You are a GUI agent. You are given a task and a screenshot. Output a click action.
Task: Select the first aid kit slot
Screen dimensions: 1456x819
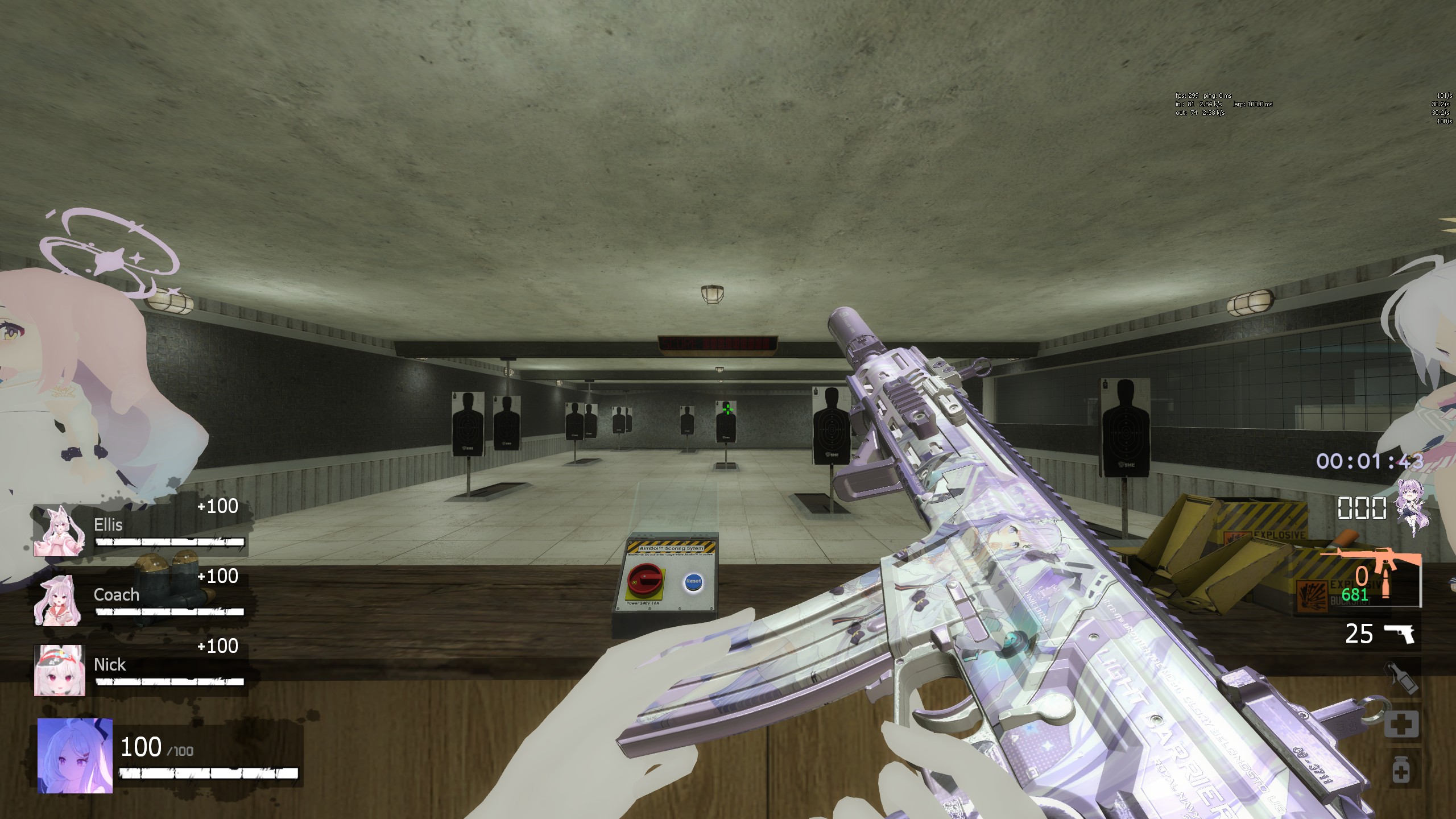click(1400, 723)
